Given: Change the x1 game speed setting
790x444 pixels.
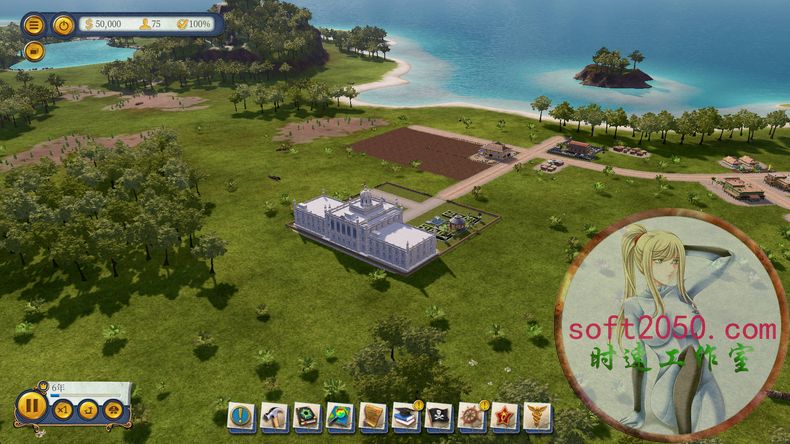Looking at the screenshot, I should [x=63, y=409].
